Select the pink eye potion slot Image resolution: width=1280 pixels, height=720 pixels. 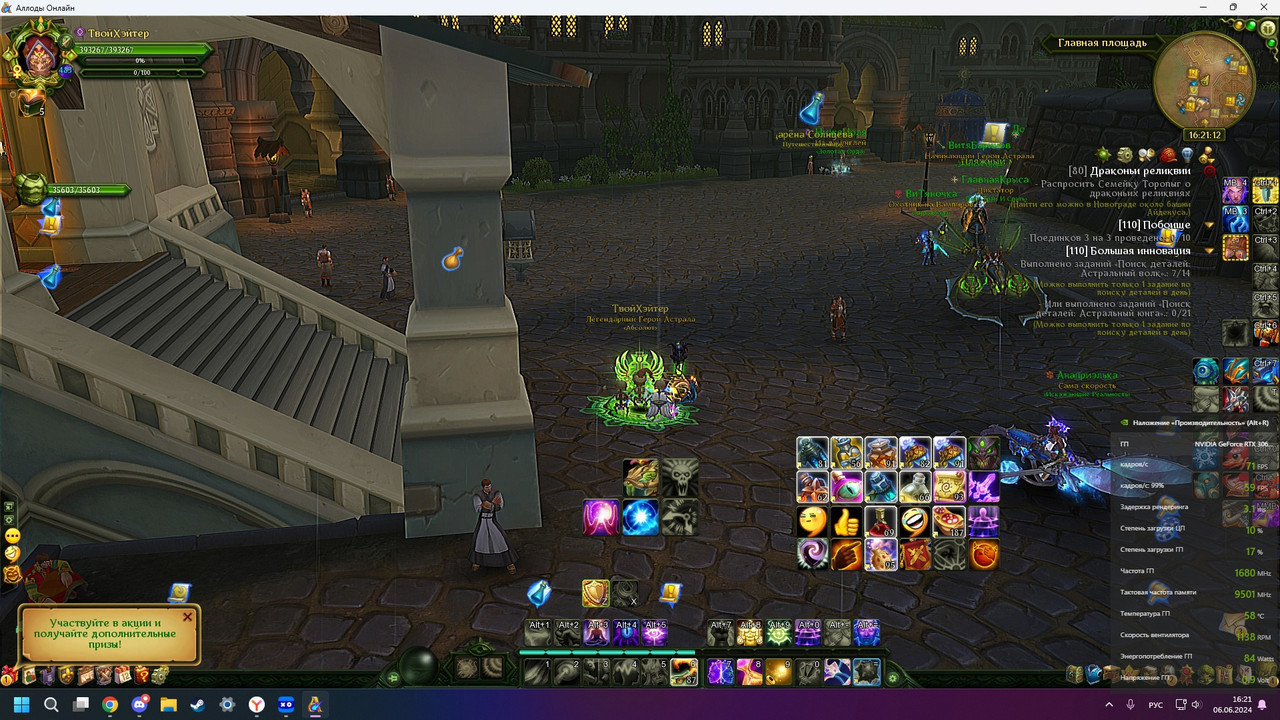tap(847, 487)
